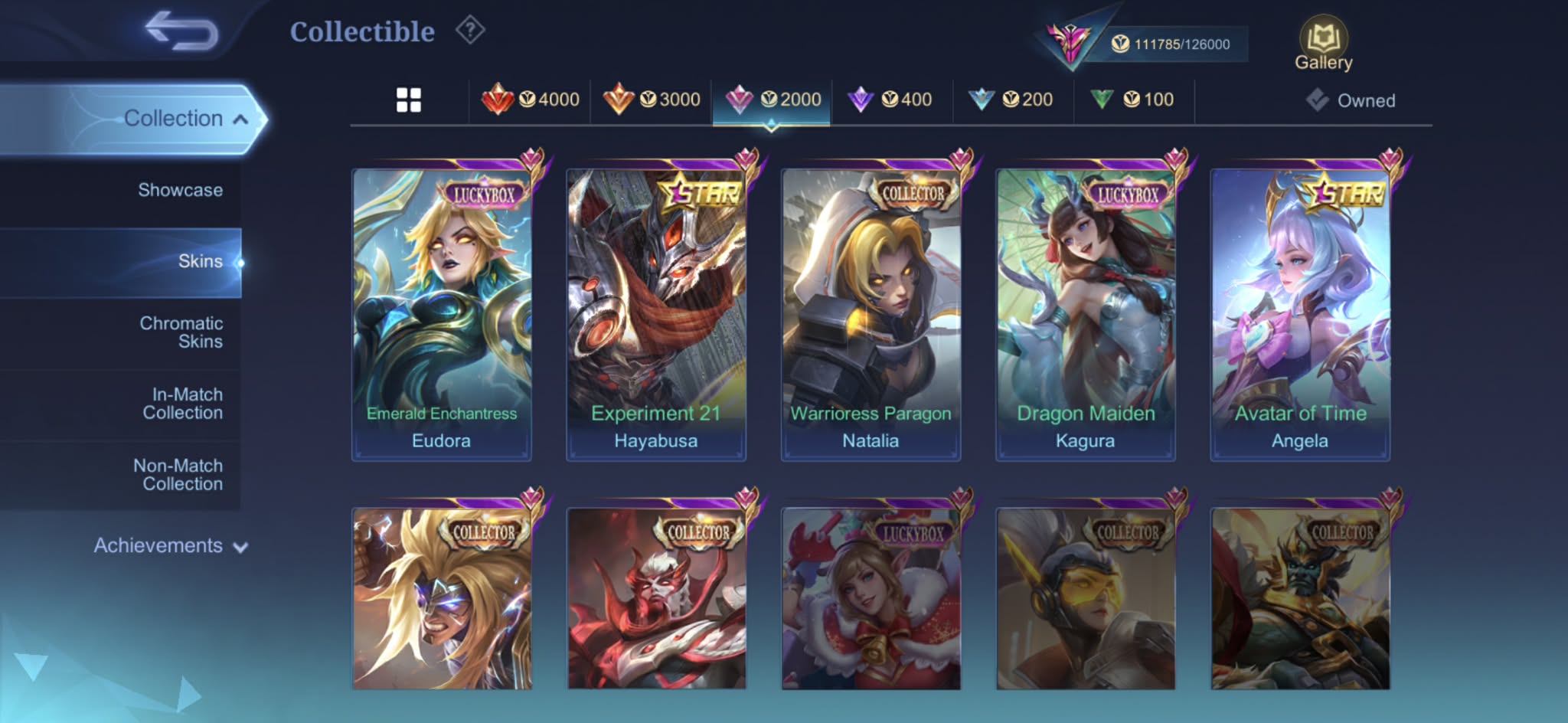The height and width of the screenshot is (723, 1568).
Task: Toggle the Owned filter
Action: (1351, 100)
